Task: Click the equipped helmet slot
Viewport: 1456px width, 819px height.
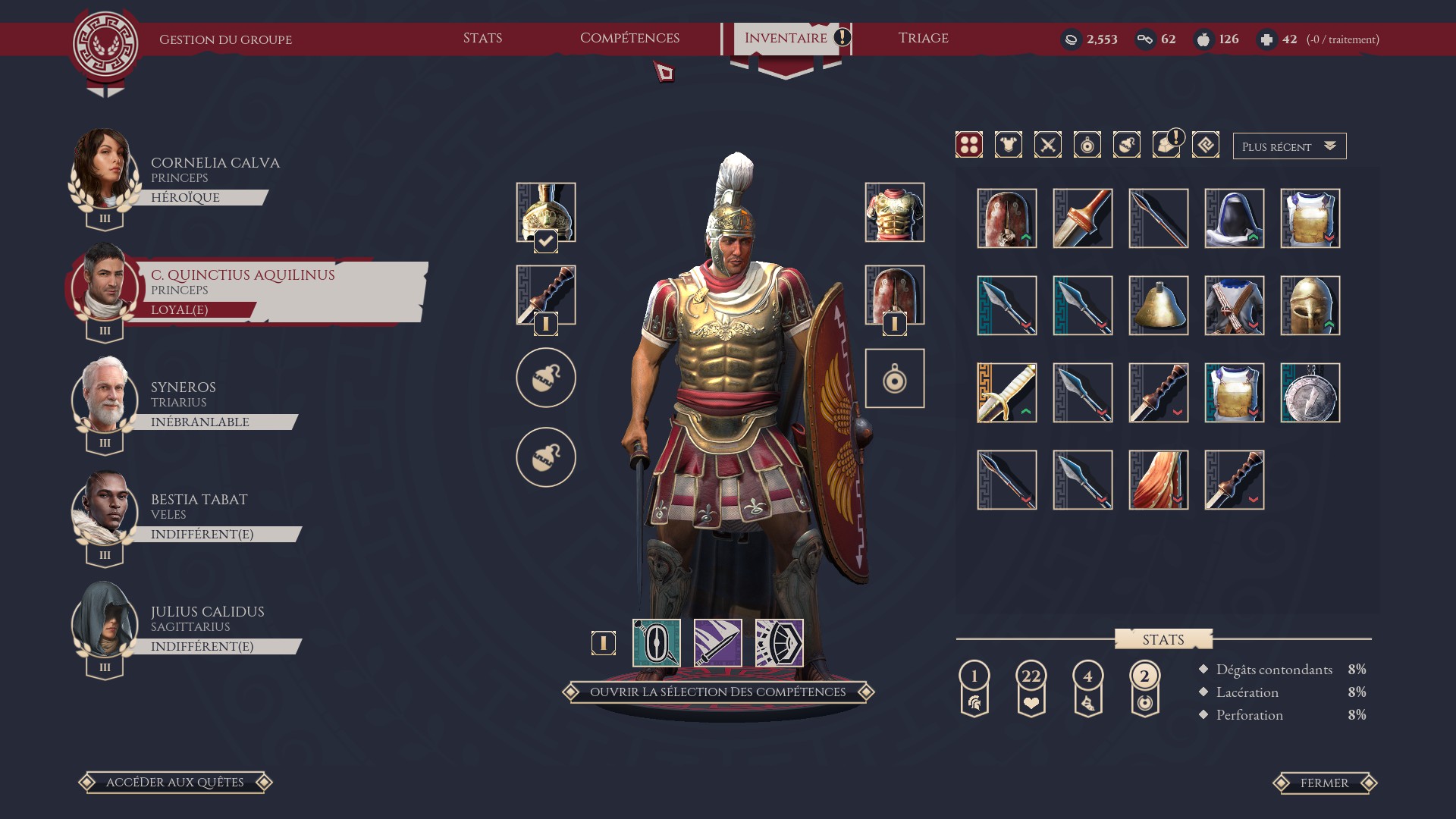Action: tap(546, 212)
